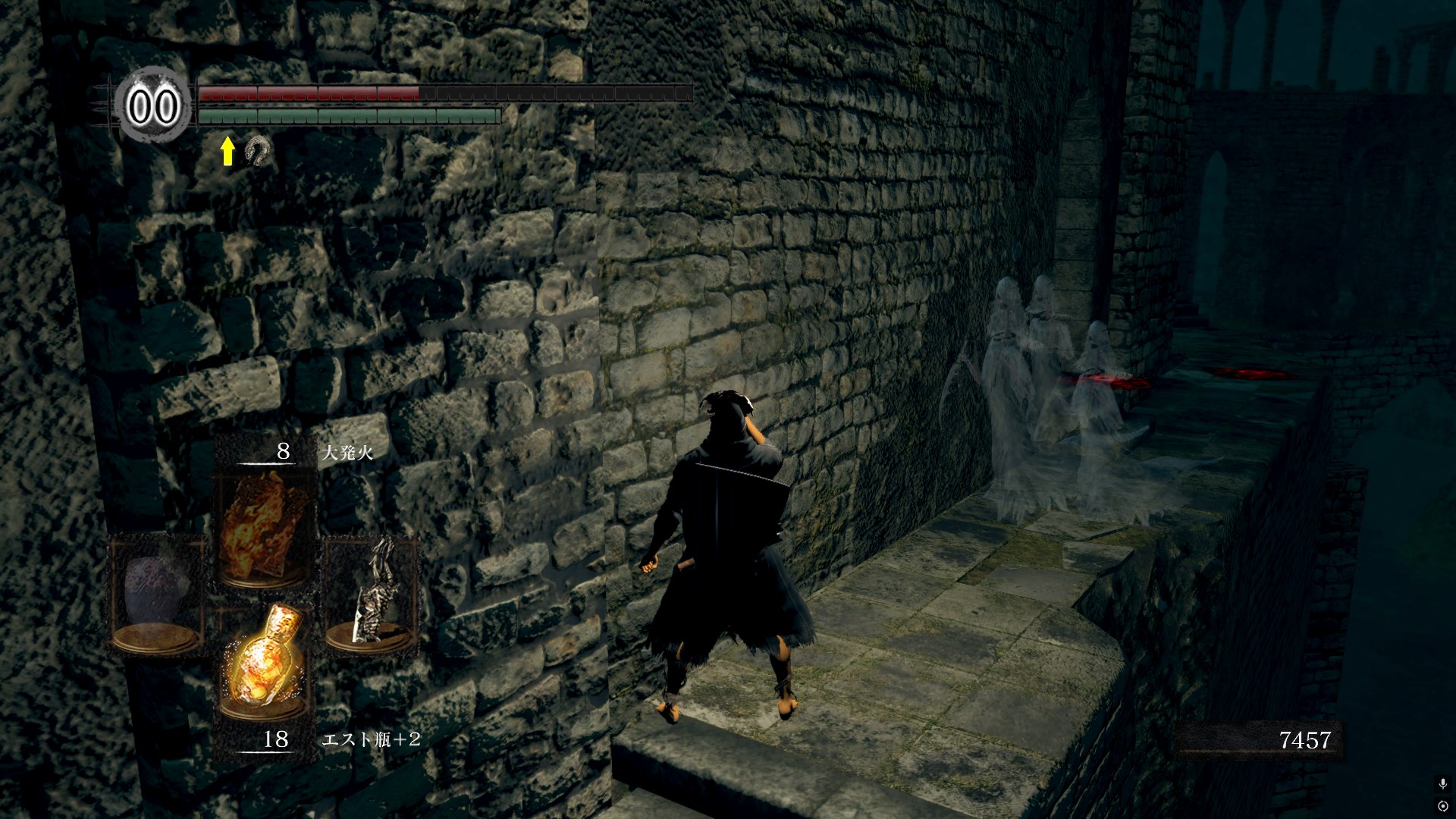Use the glowing Estus Flask +2 slot
The image size is (1456, 819).
265,661
